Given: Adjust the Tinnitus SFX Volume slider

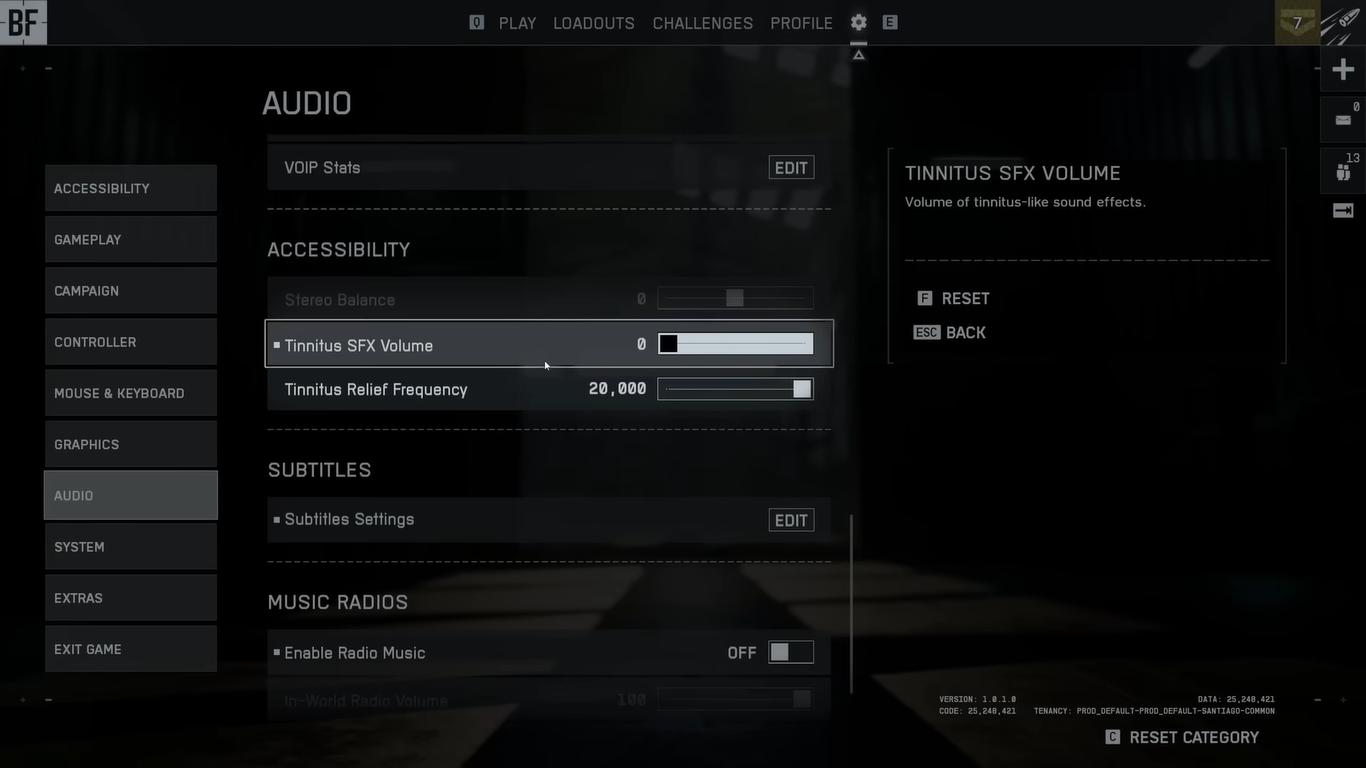Looking at the screenshot, I should click(735, 344).
